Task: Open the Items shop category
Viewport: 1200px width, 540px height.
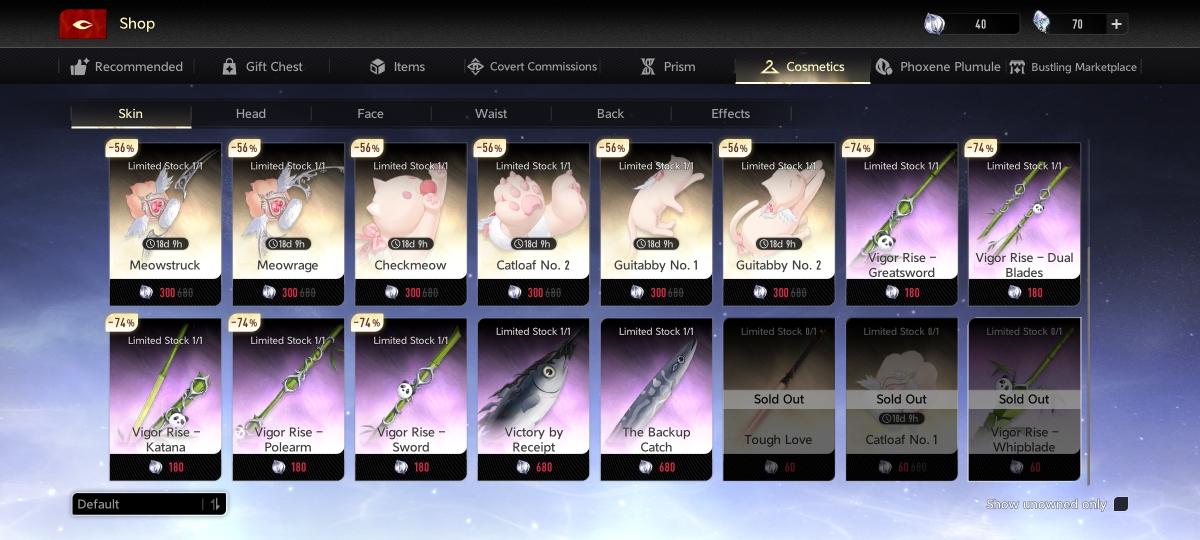Action: 397,67
